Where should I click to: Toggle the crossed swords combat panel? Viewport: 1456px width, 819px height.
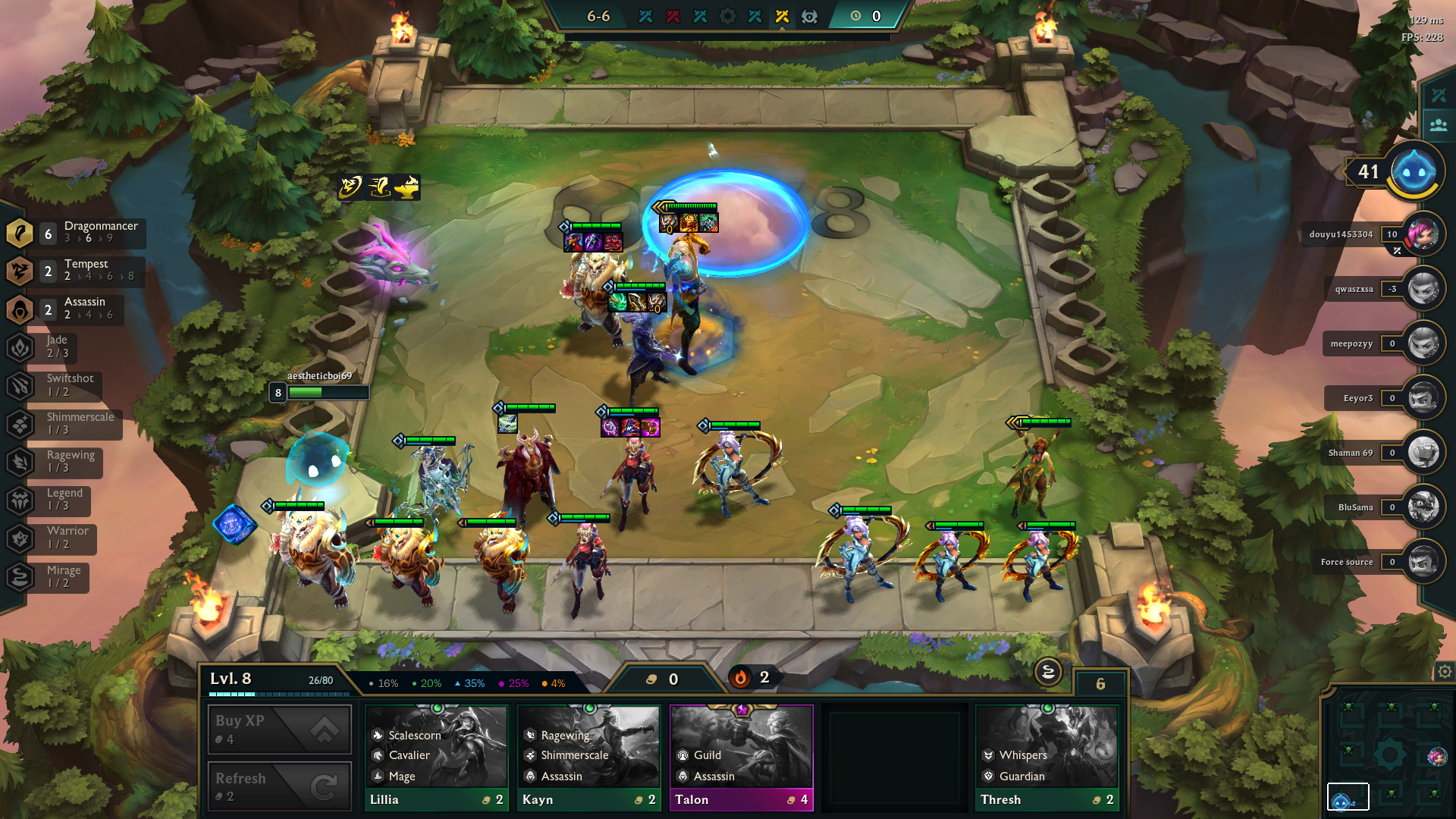(x=1439, y=95)
